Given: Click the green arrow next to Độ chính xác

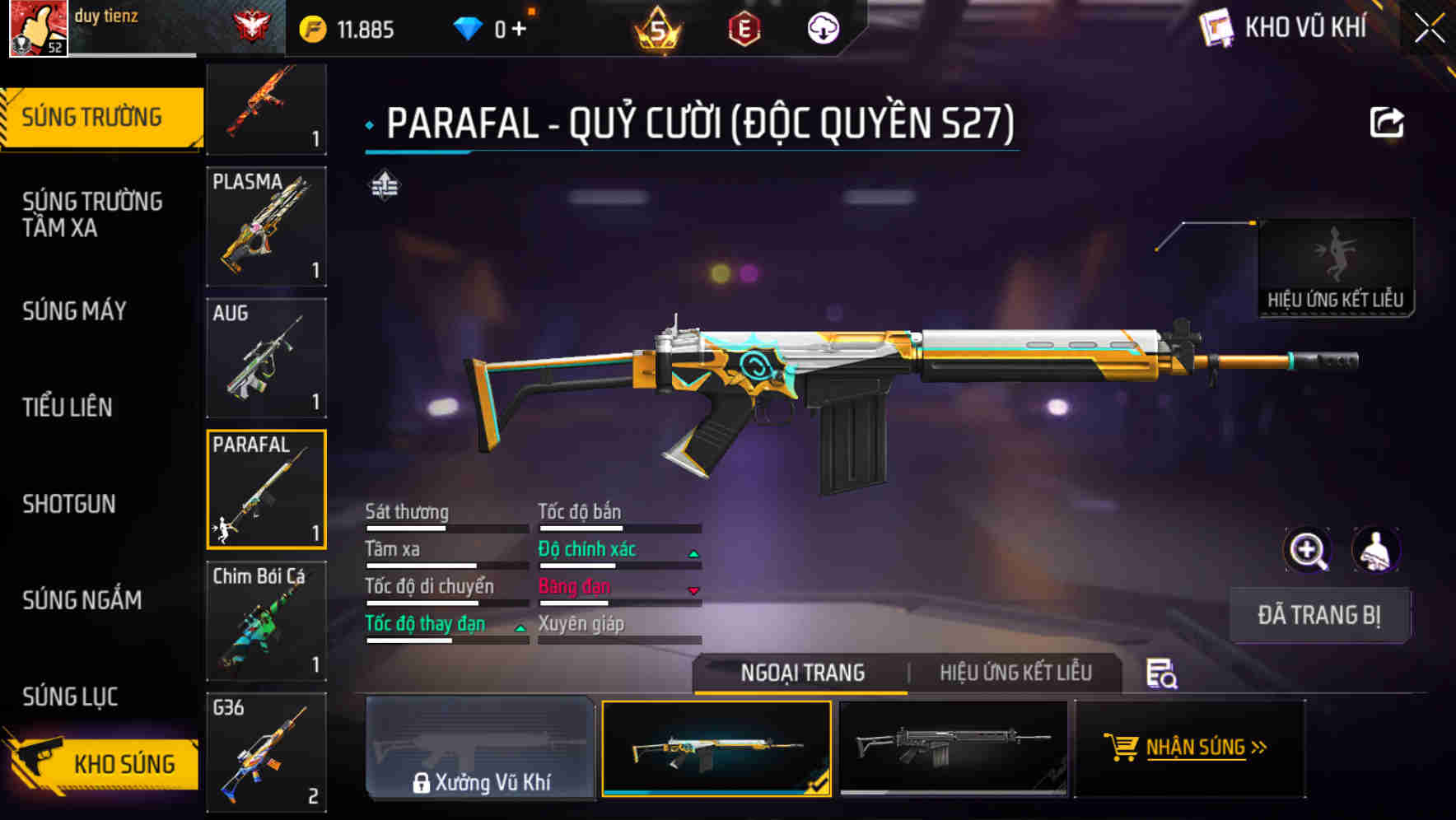Looking at the screenshot, I should [x=691, y=553].
